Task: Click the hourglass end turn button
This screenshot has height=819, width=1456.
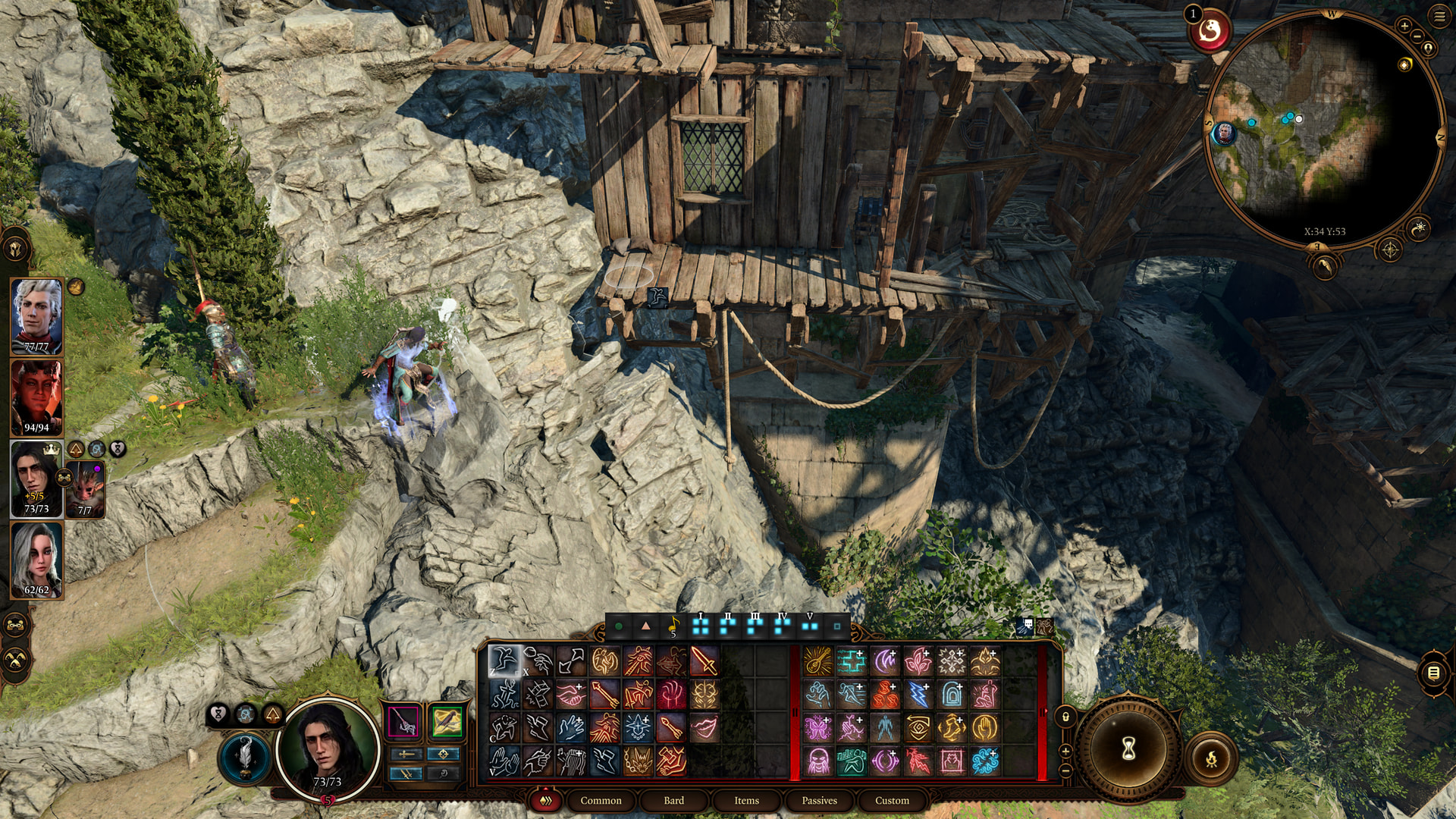Action: click(x=1128, y=749)
